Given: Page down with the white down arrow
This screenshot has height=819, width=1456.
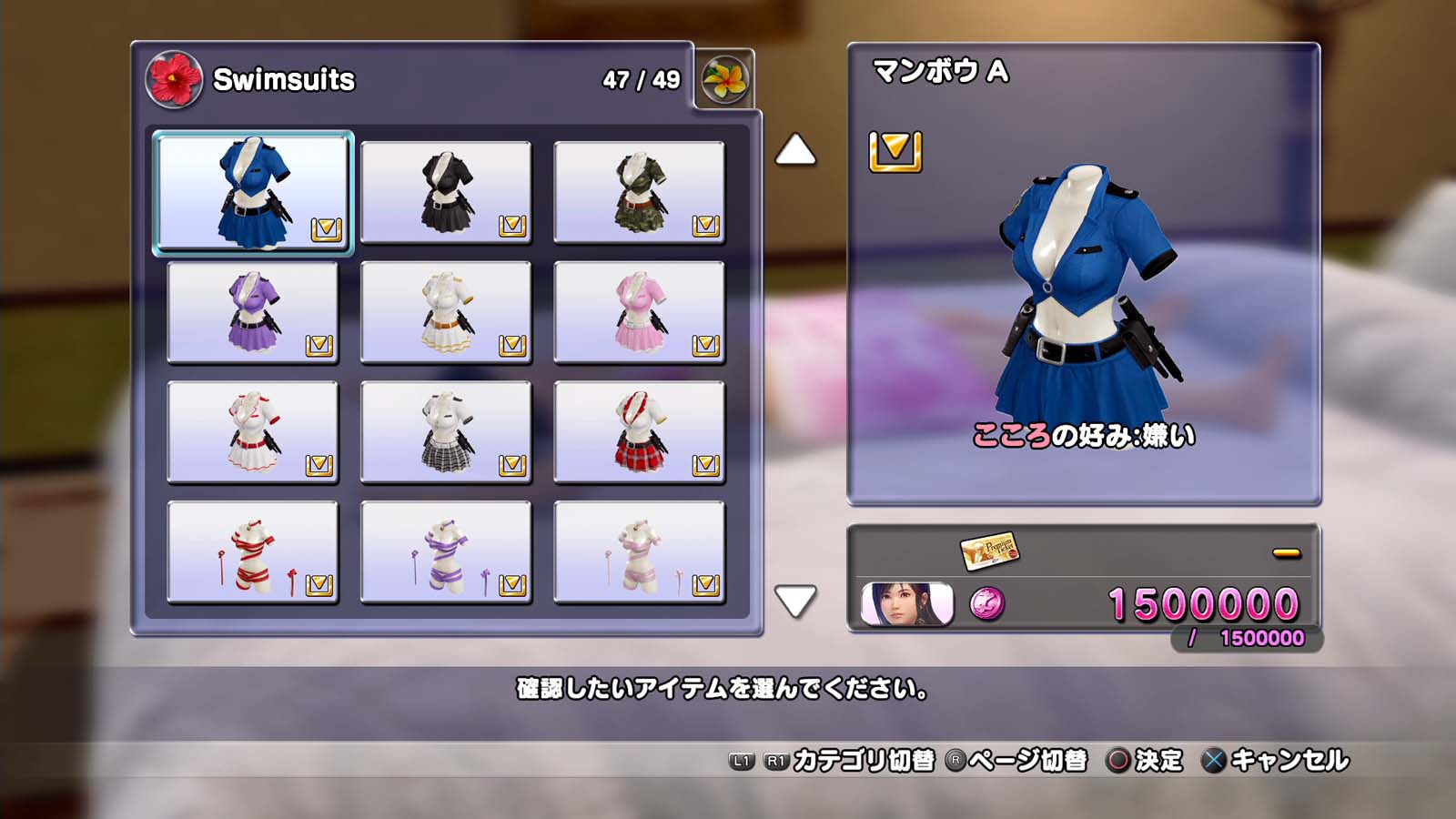Looking at the screenshot, I should point(795,601).
